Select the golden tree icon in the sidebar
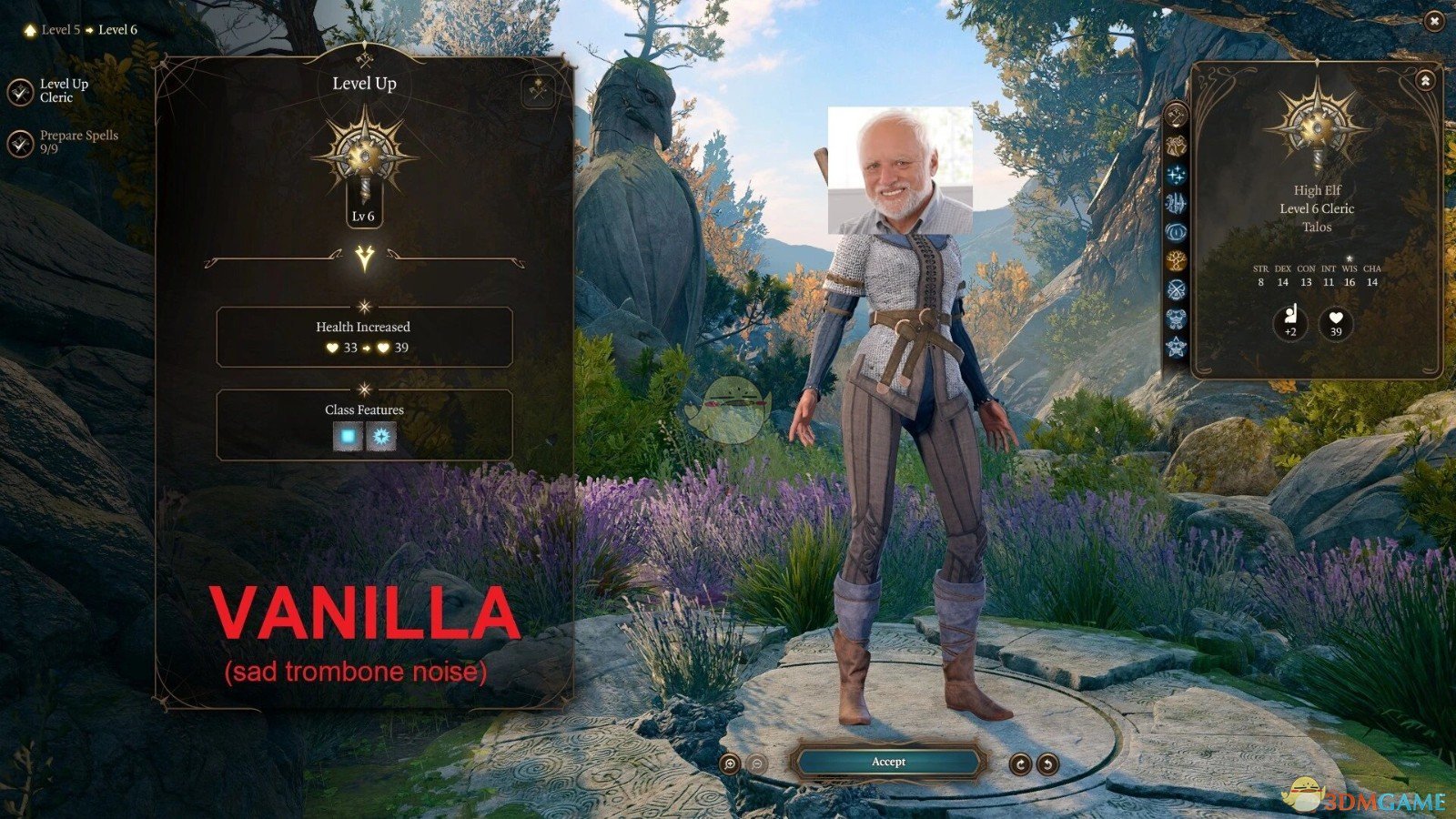Screen dimensions: 1456x819 click(x=1178, y=262)
